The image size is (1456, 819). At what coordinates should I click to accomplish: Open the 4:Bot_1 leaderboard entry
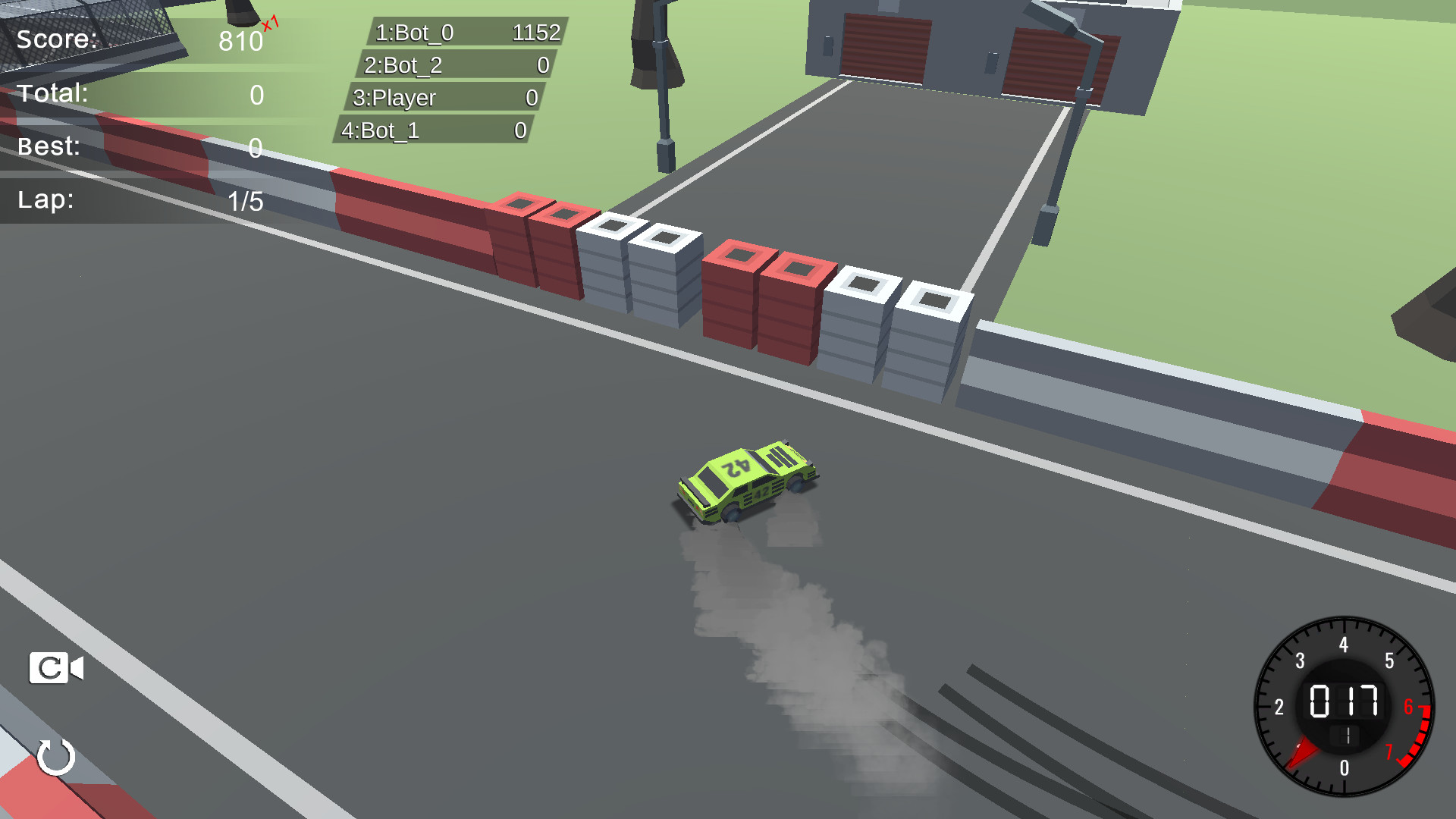click(x=438, y=130)
